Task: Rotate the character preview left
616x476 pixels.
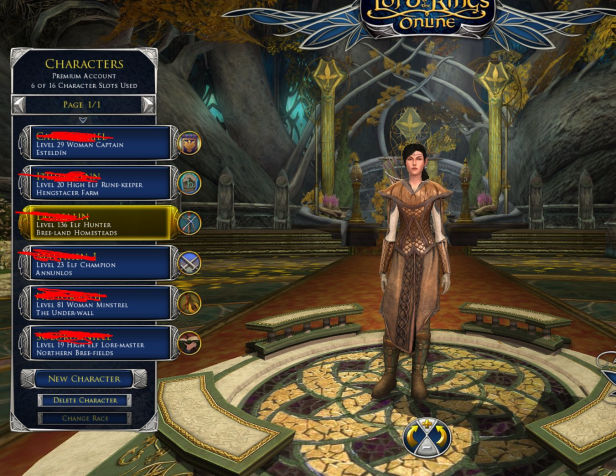Action: click(411, 438)
